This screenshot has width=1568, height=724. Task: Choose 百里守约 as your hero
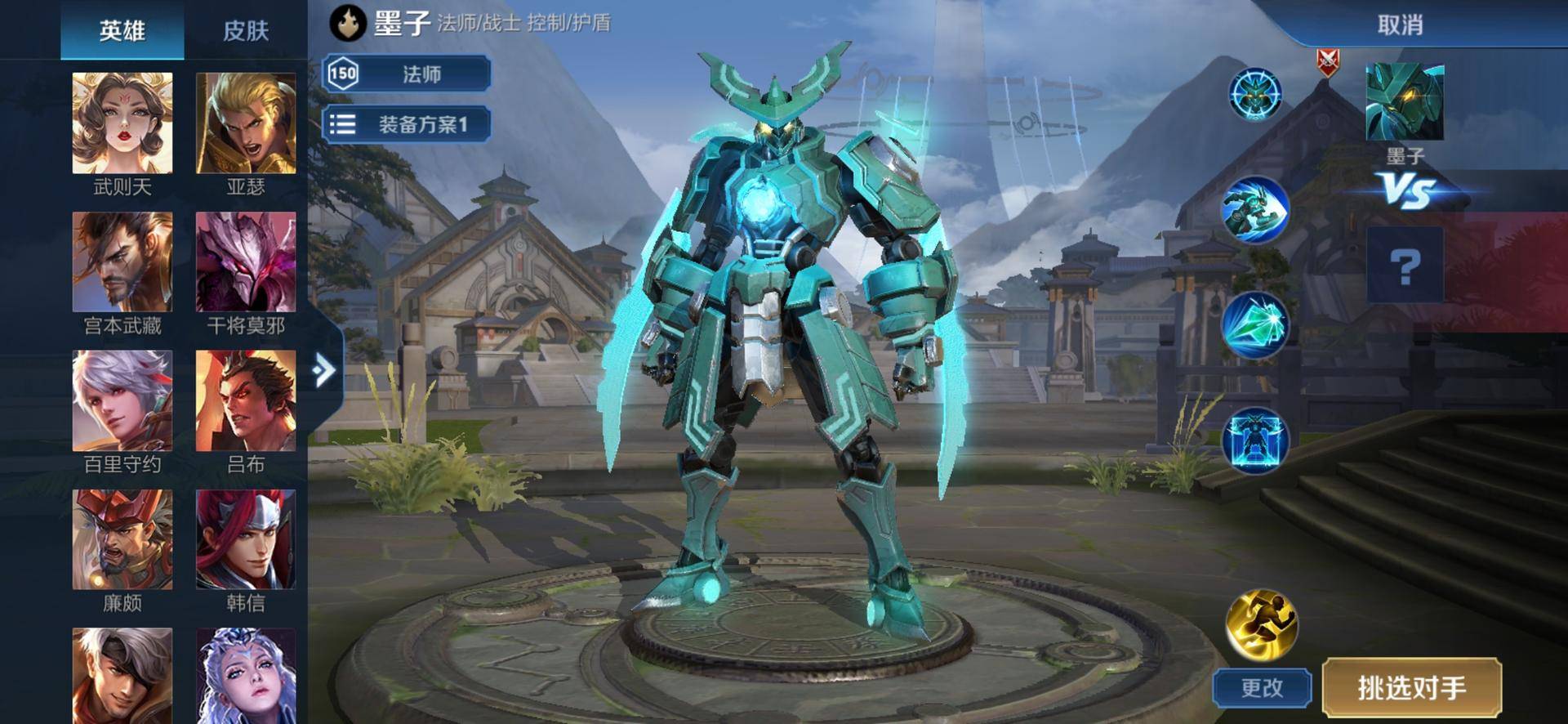point(122,401)
